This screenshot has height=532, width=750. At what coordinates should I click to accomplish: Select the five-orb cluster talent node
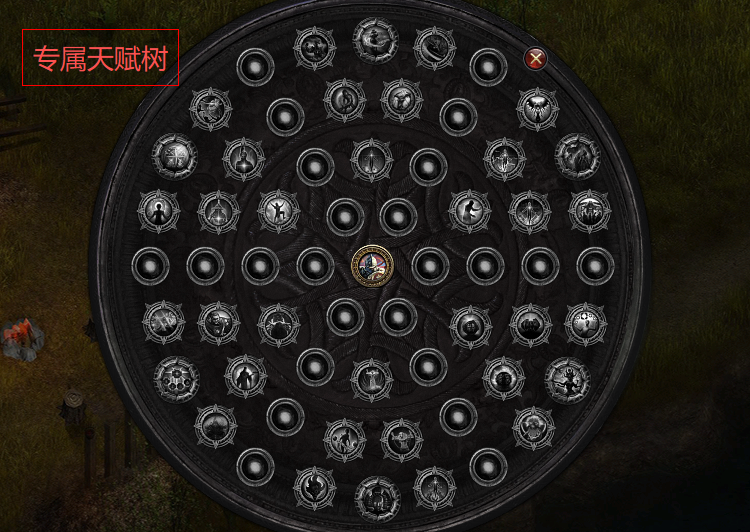coord(176,379)
